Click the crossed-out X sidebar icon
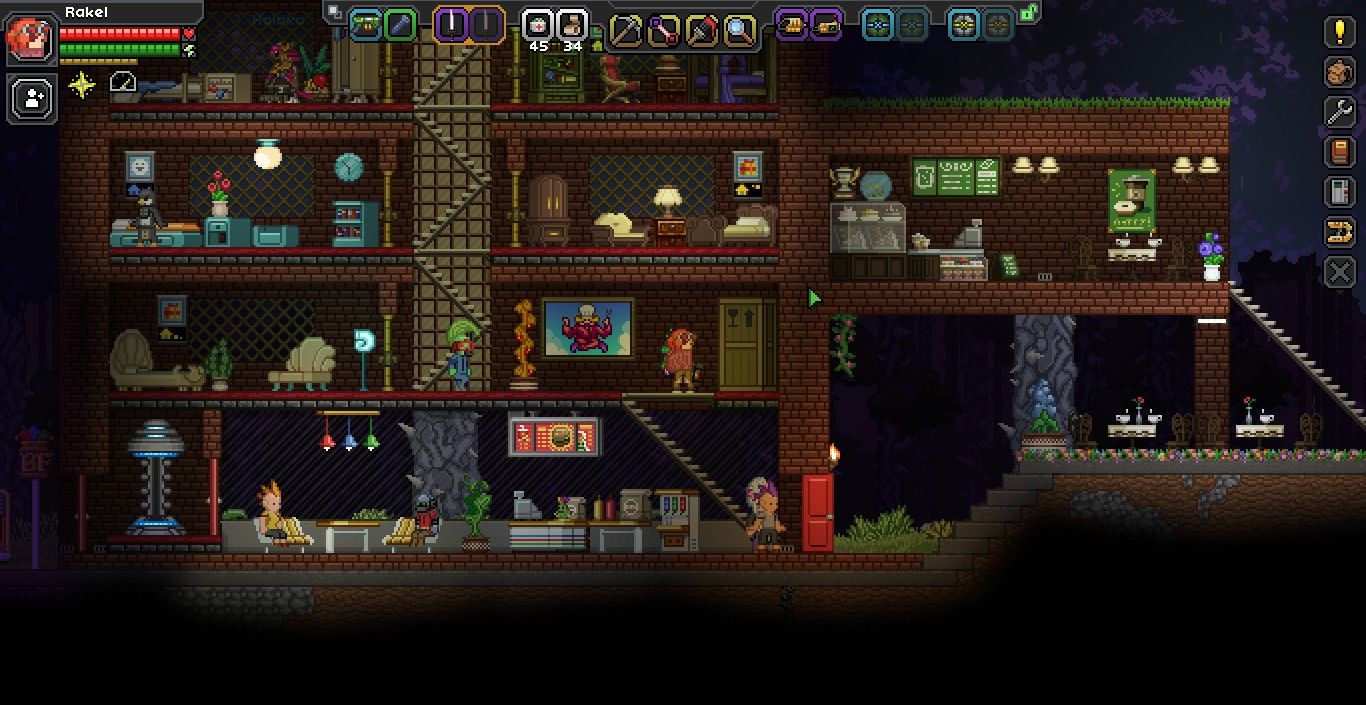 tap(1340, 272)
